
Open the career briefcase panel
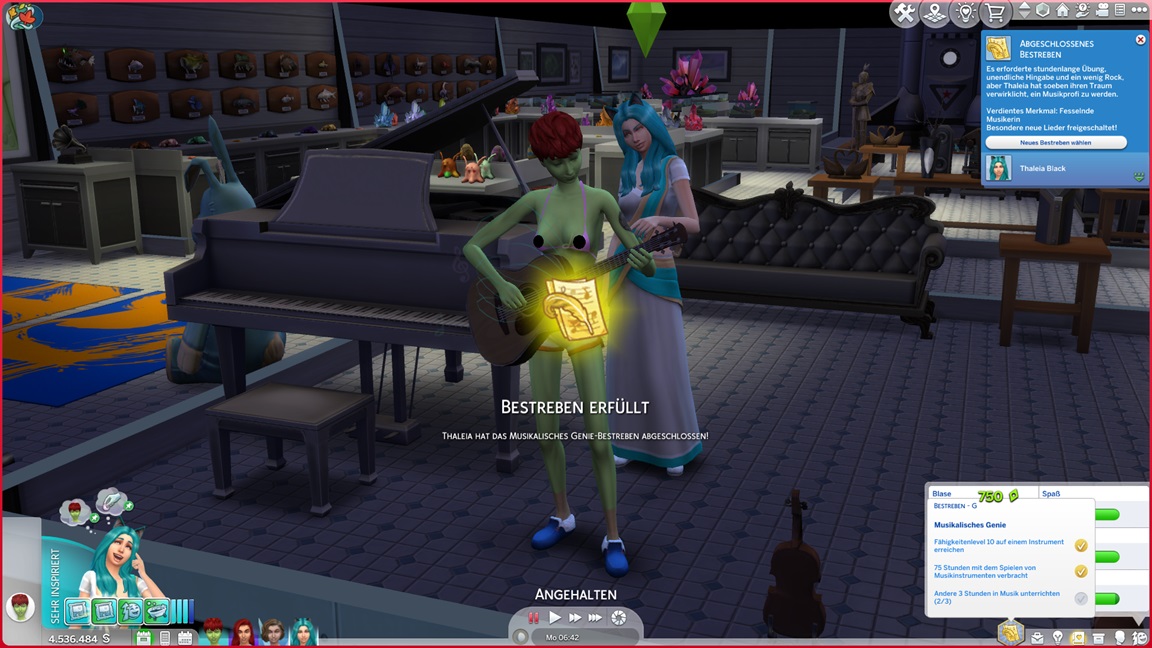click(1037, 637)
